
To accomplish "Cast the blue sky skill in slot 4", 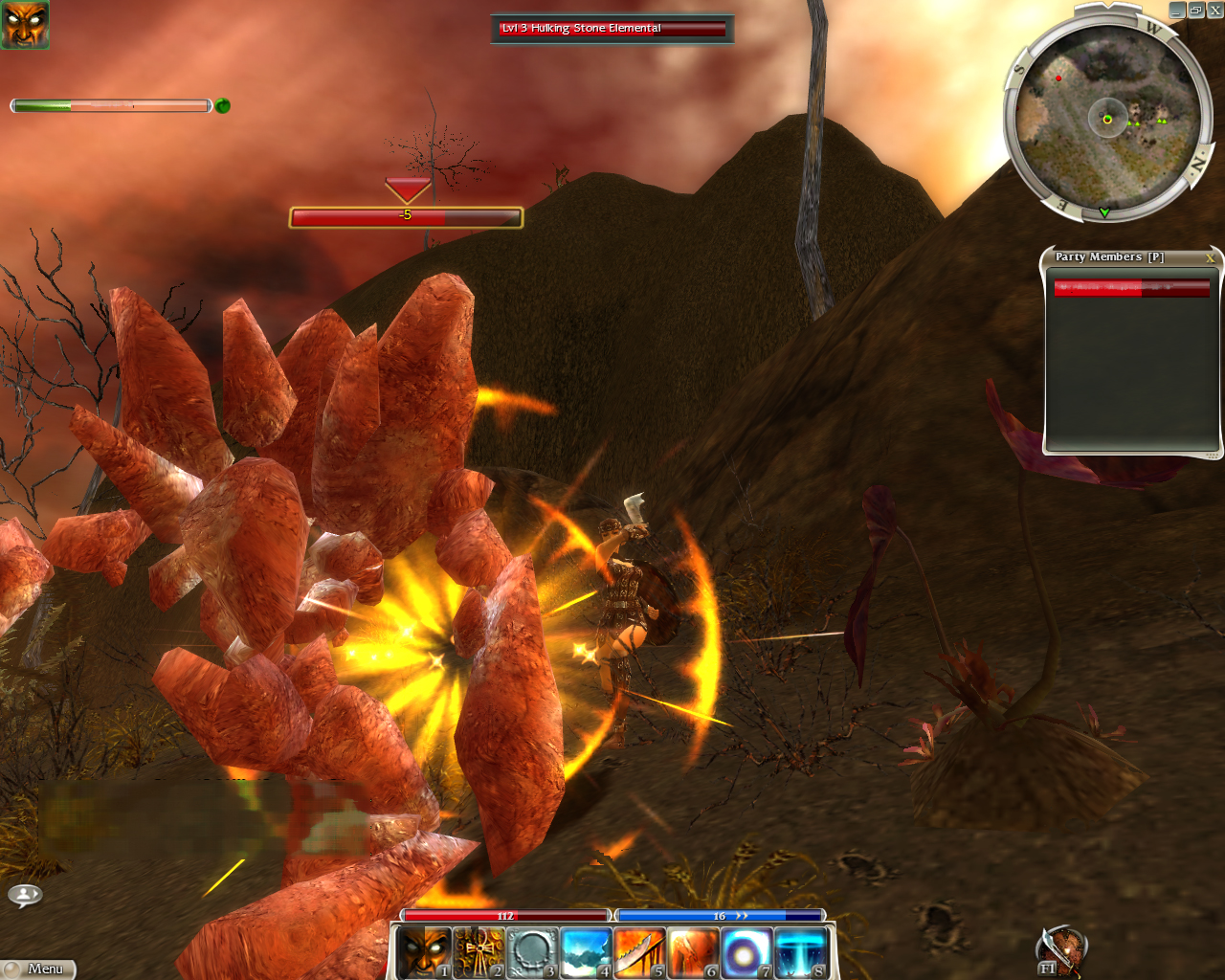I will [585, 952].
